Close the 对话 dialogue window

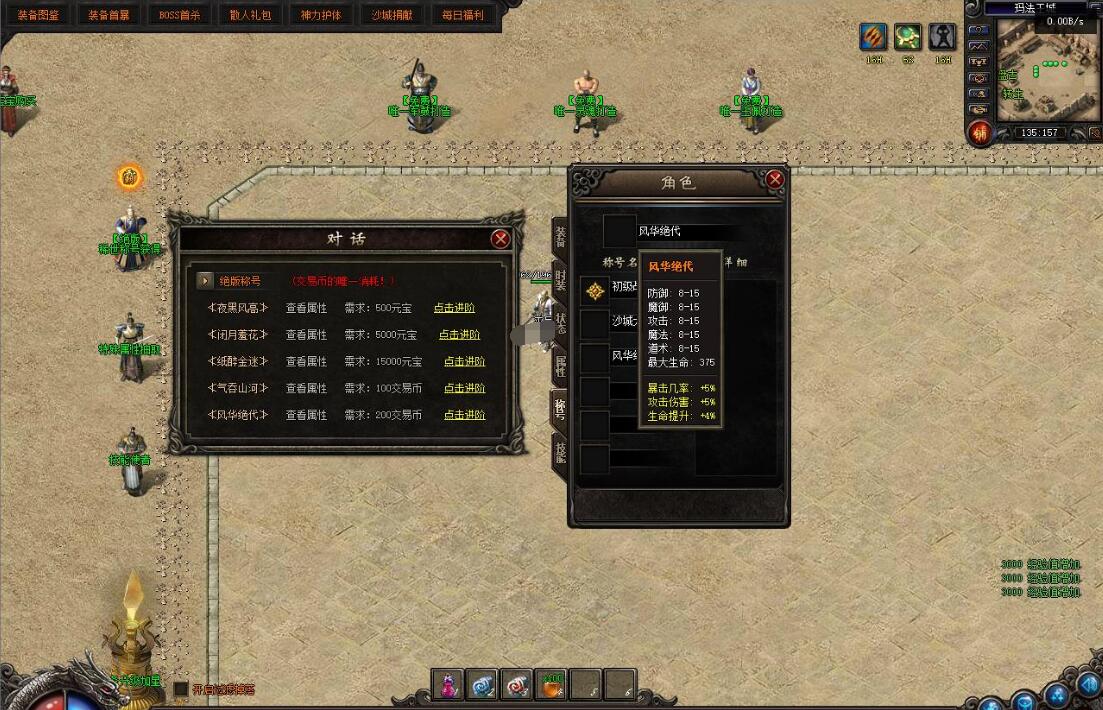(x=501, y=239)
